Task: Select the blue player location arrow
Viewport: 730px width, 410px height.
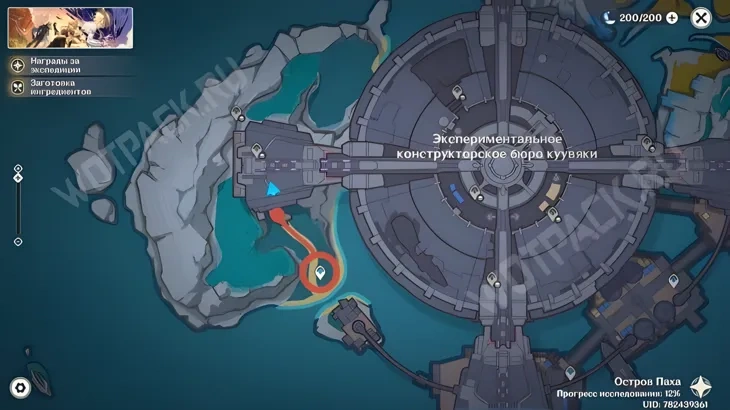Action: (271, 187)
